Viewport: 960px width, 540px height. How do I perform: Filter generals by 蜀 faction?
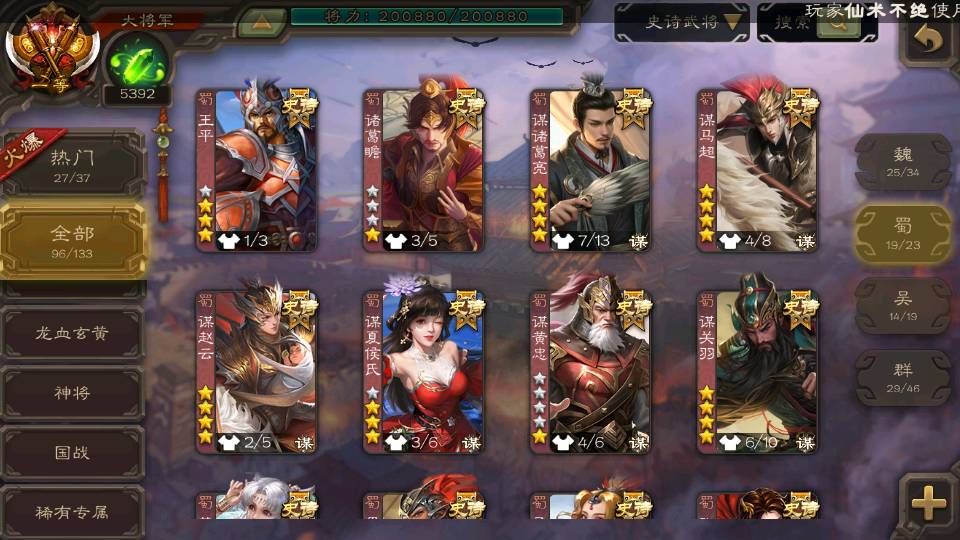point(903,233)
